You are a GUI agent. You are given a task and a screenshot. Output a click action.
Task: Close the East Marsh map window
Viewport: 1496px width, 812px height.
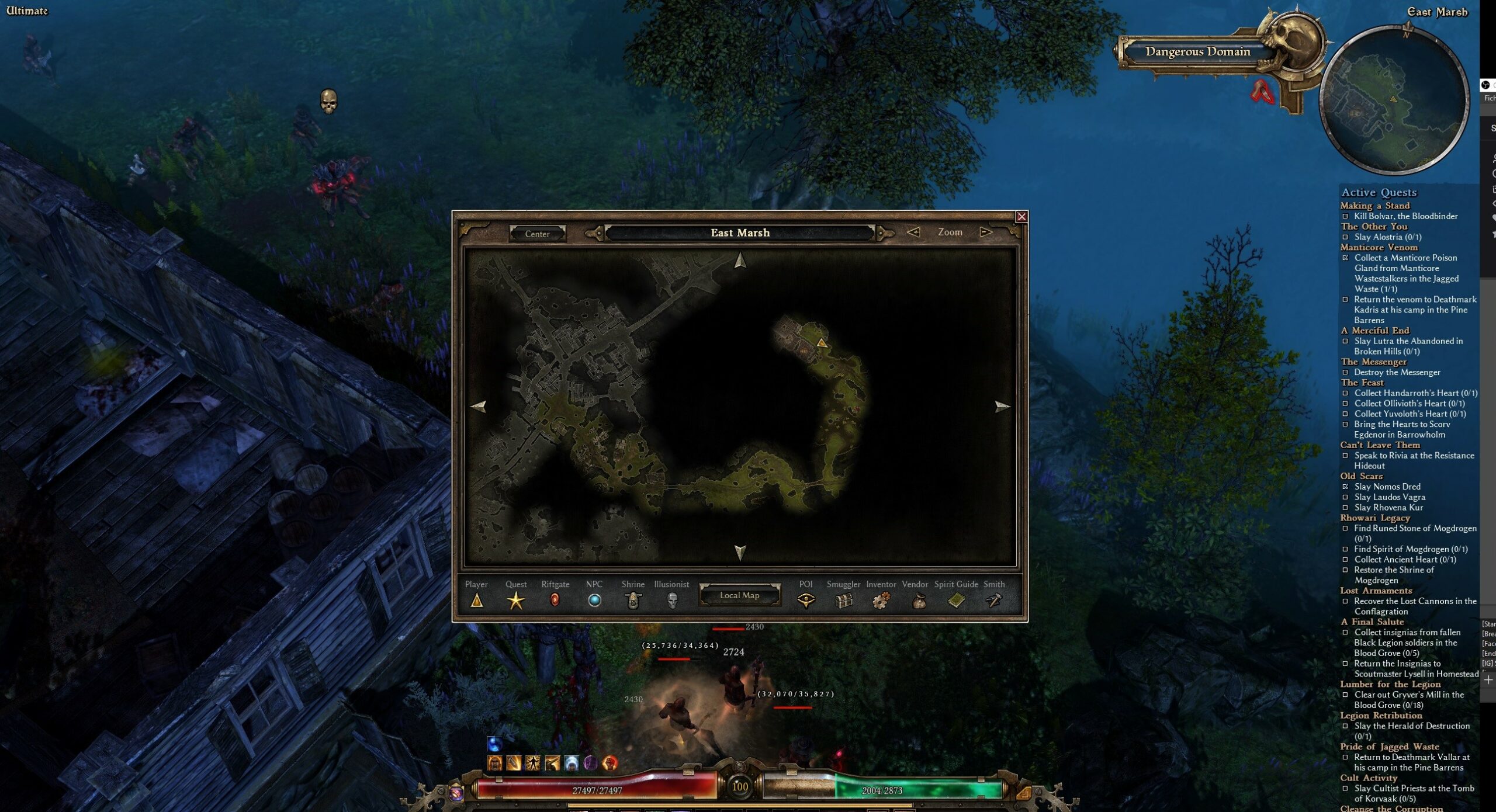[x=1021, y=217]
